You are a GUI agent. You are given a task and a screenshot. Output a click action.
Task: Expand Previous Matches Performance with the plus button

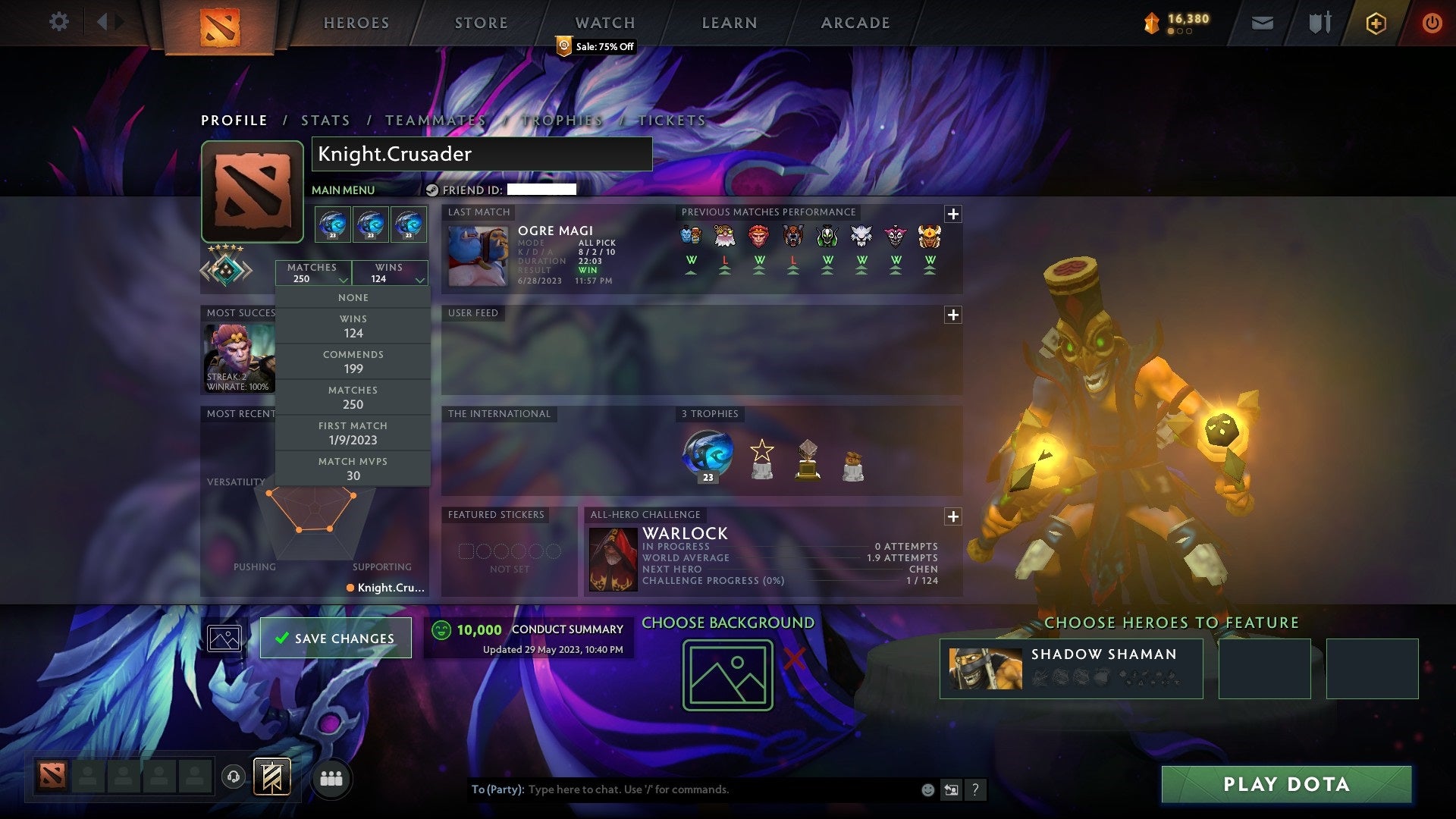(x=954, y=213)
